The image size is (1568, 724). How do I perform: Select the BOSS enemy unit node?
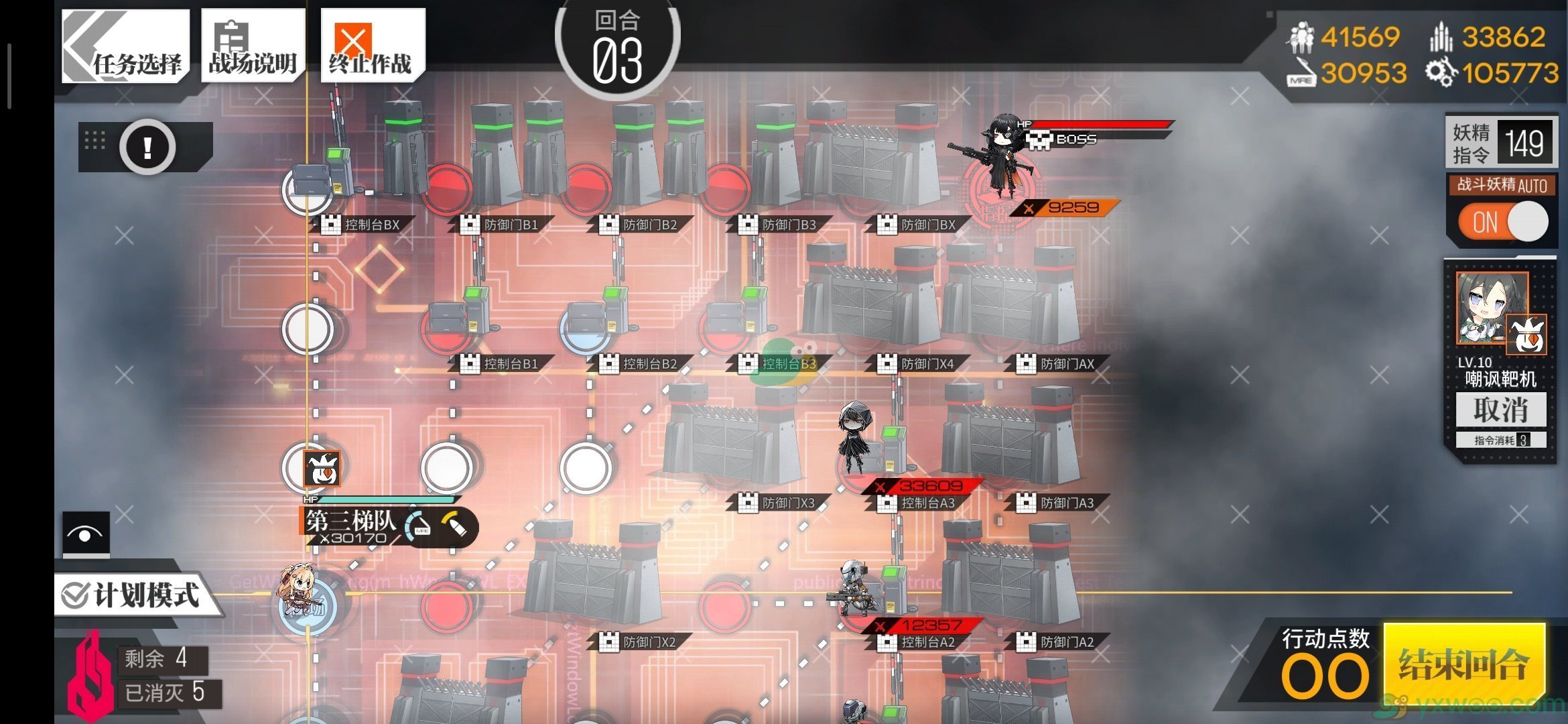[x=1001, y=168]
